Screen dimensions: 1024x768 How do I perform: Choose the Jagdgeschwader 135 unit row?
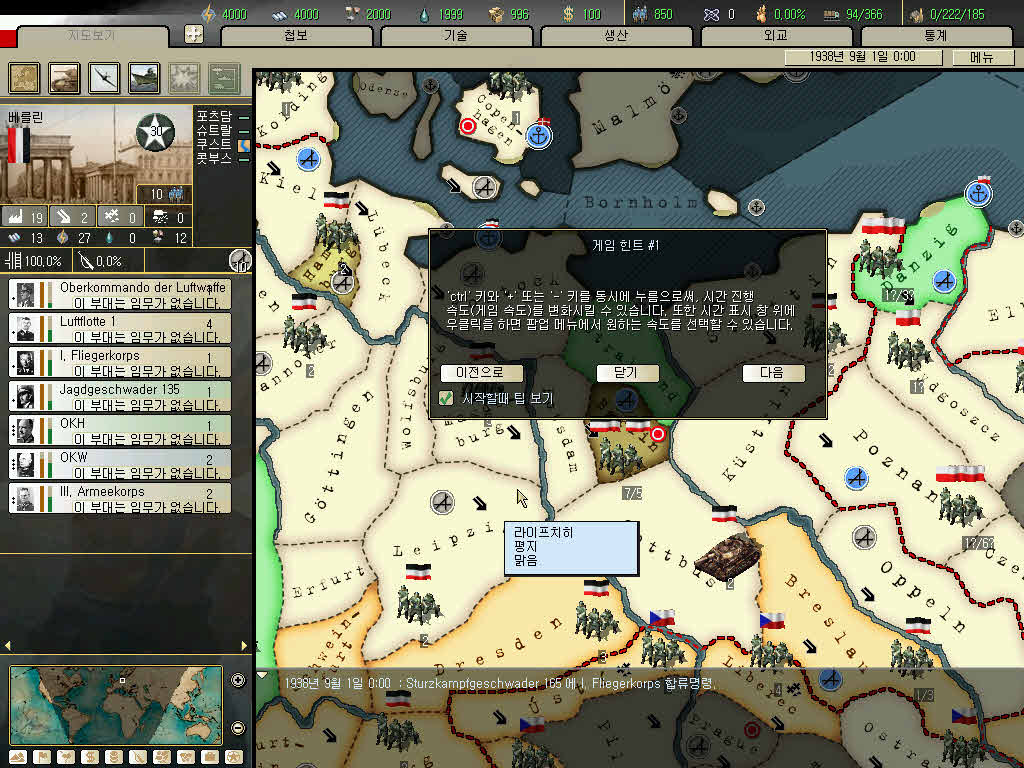click(x=121, y=396)
